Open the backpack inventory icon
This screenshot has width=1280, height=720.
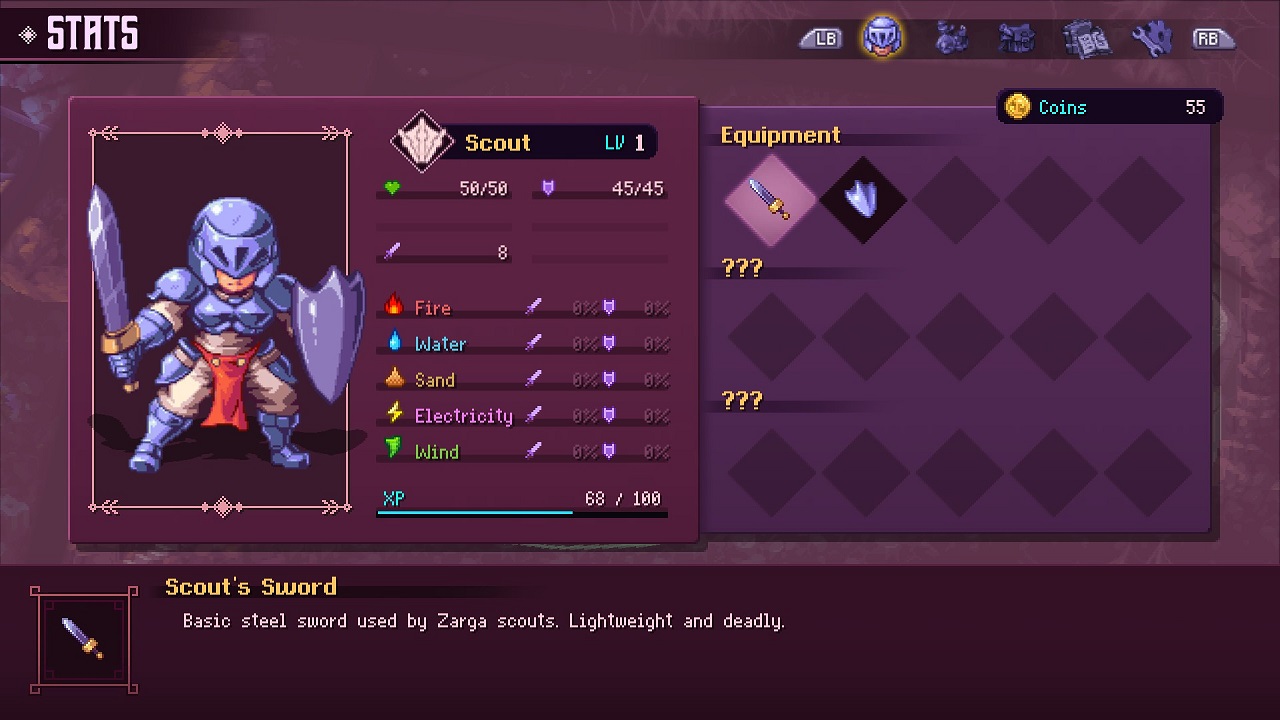coord(1018,37)
